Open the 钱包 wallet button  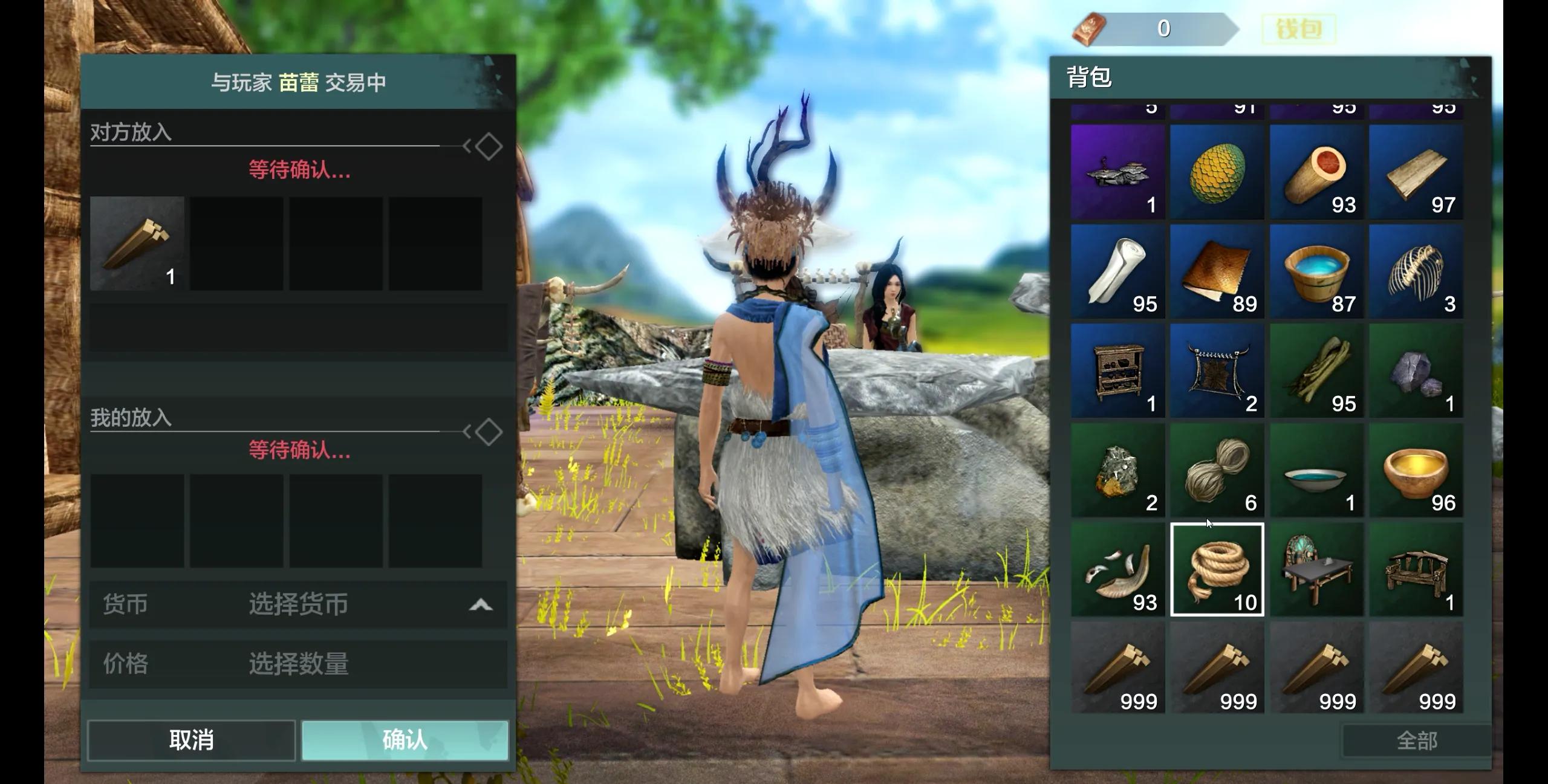pyautogui.click(x=1298, y=29)
